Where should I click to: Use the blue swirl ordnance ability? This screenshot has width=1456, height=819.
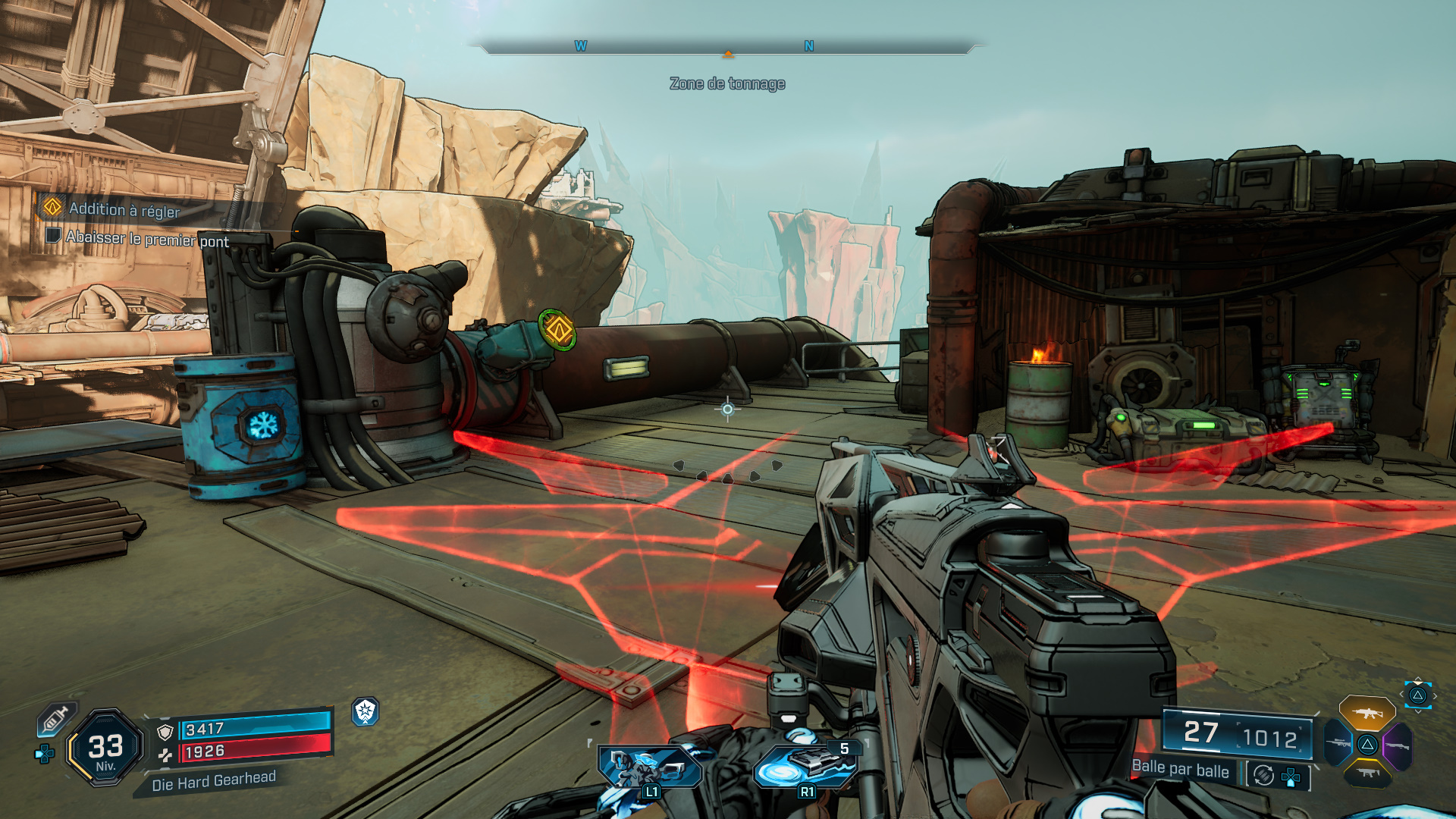804,767
